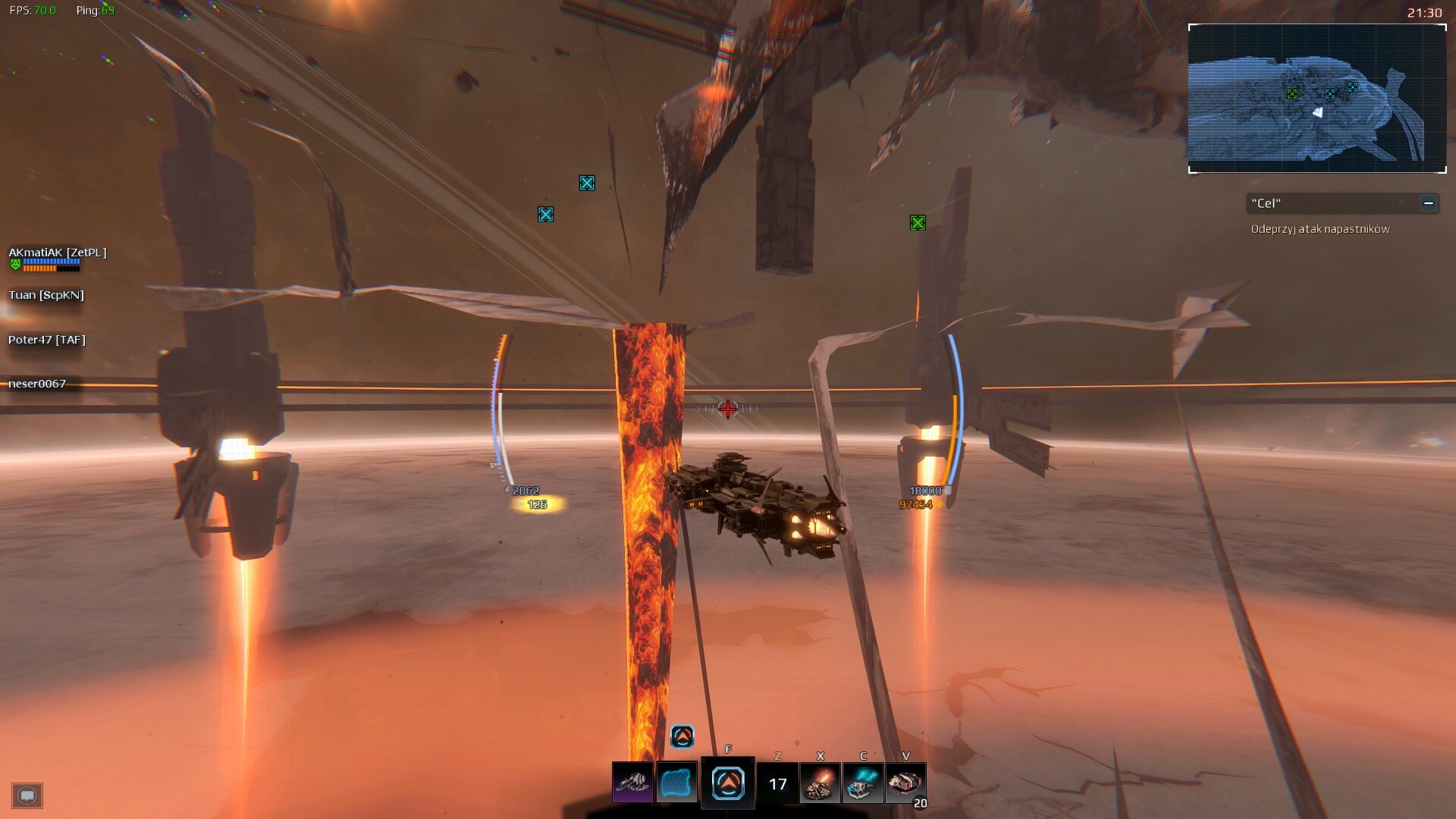1456x819 pixels.
Task: Activate the F special ability module
Action: pyautogui.click(x=728, y=783)
